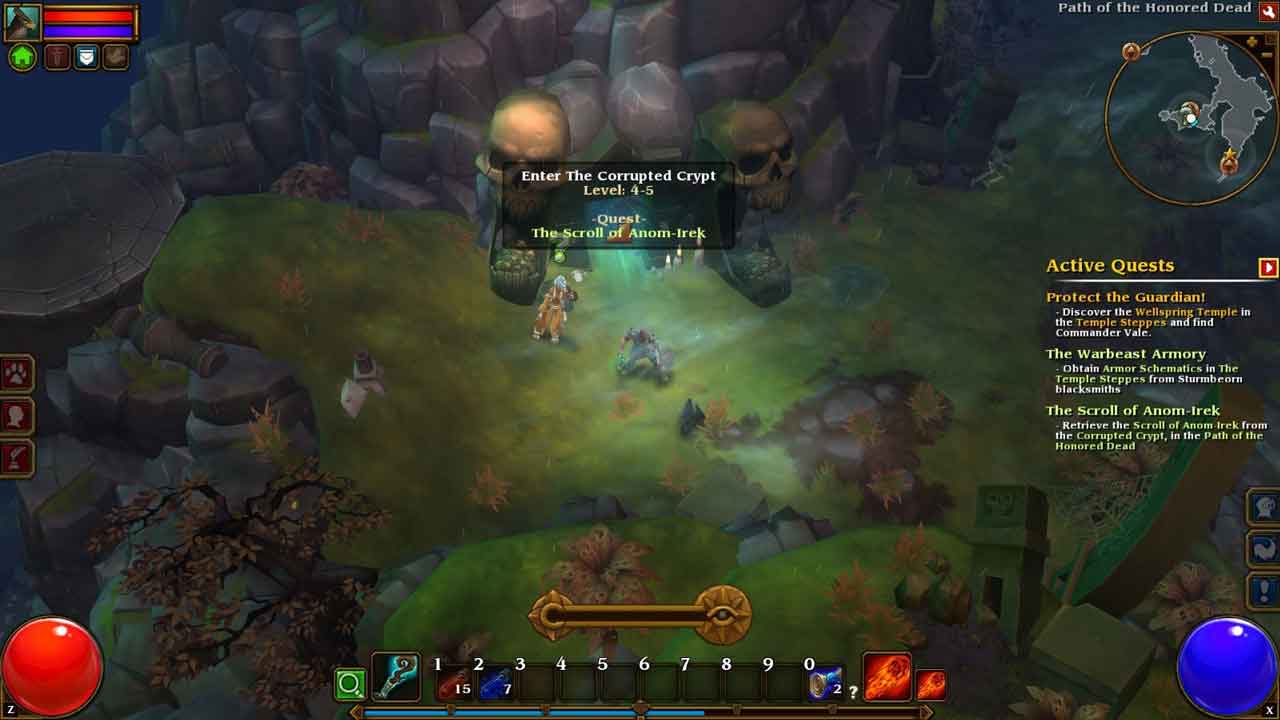Use the blue mana potion in slot 2
The image size is (1280, 720).
492,684
